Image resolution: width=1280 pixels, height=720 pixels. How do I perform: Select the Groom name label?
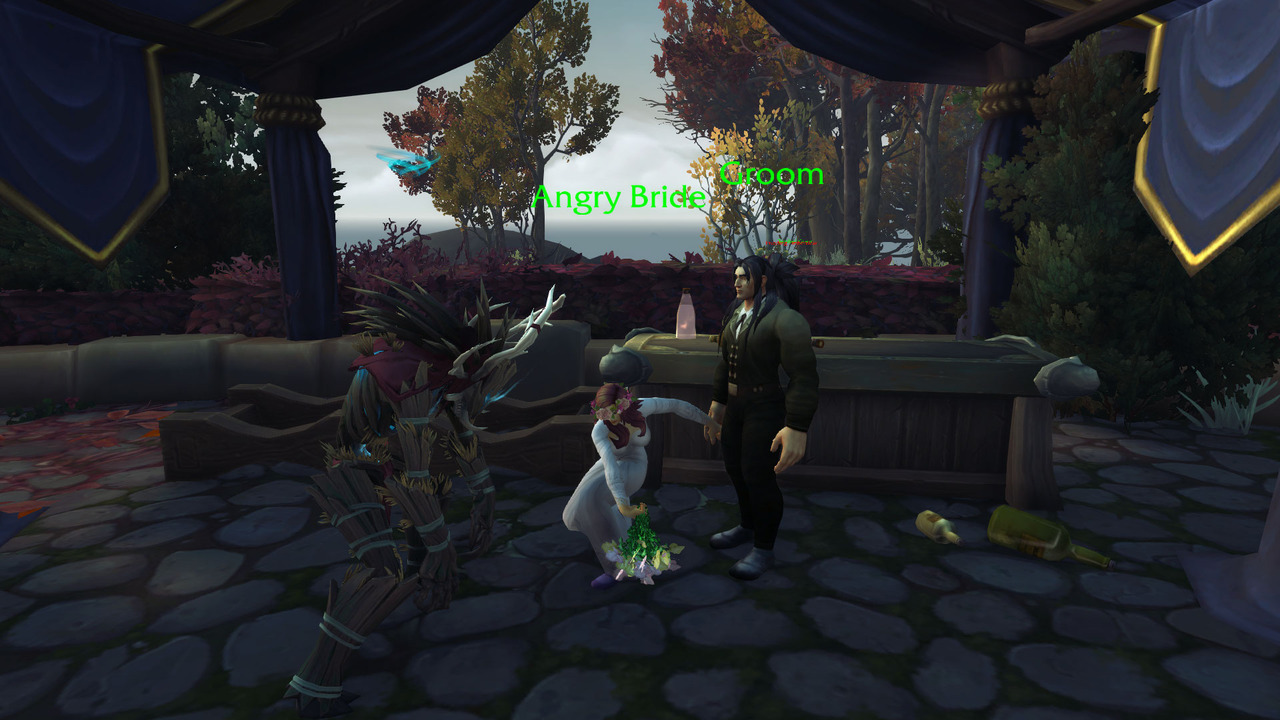pos(771,174)
